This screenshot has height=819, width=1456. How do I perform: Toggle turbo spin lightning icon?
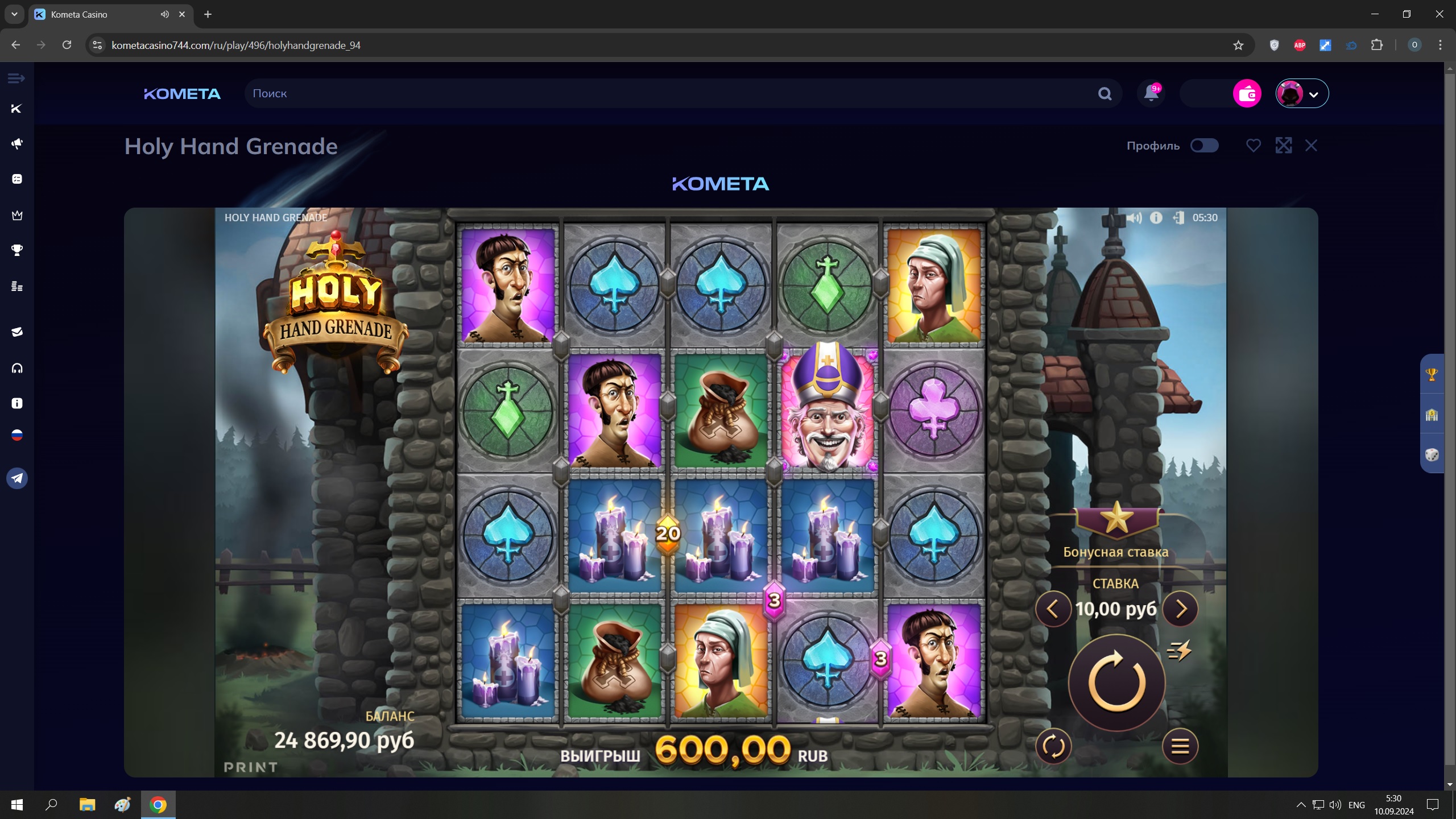point(1180,650)
